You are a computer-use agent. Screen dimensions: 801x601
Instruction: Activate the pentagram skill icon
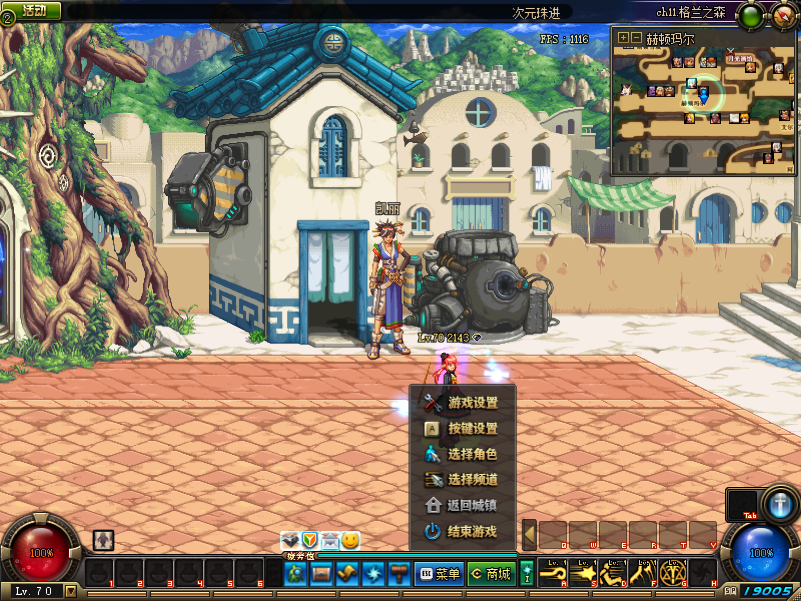(x=672, y=573)
